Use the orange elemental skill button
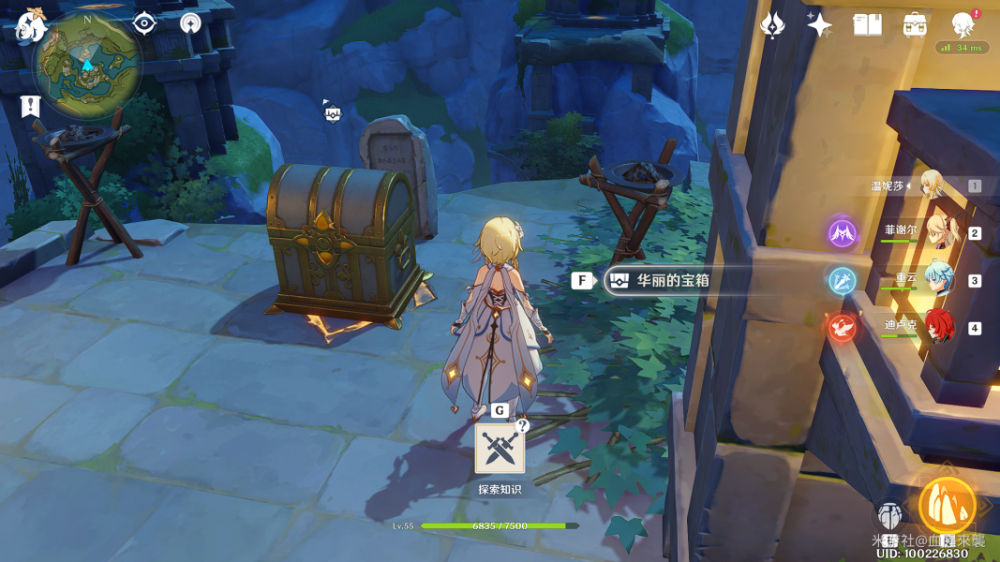1000x562 pixels. [x=947, y=506]
